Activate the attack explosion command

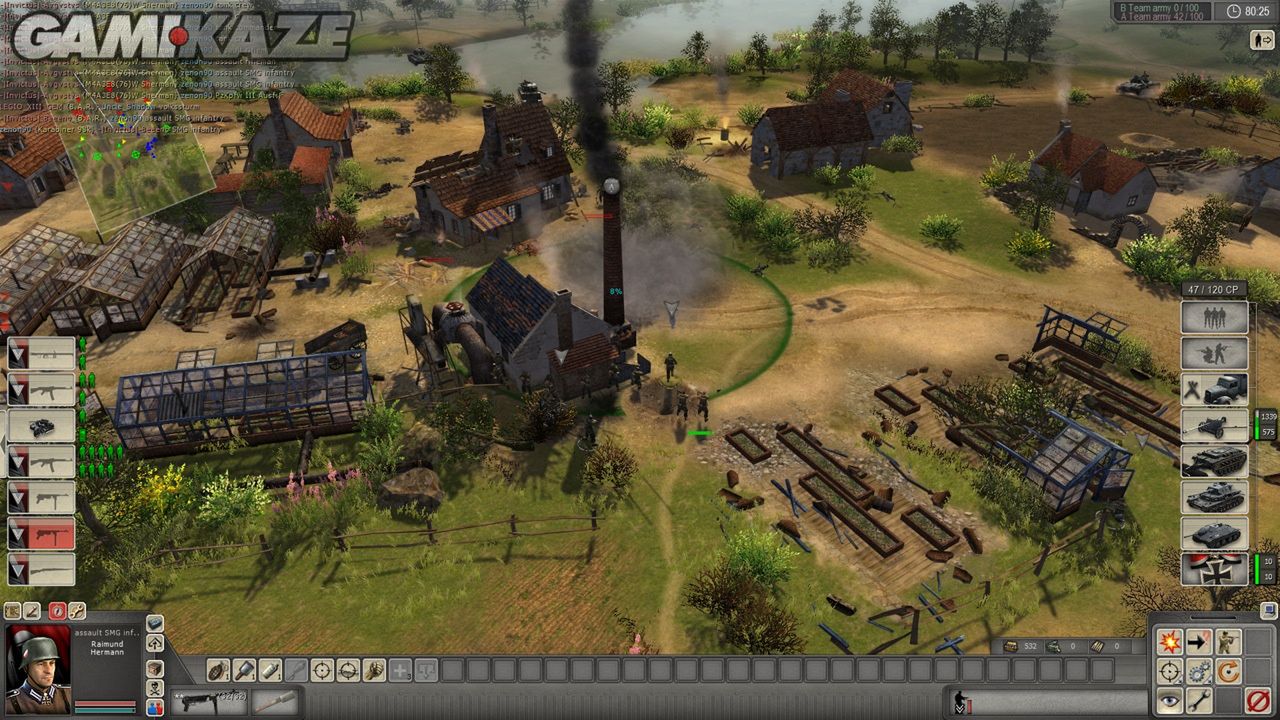pyautogui.click(x=1168, y=642)
